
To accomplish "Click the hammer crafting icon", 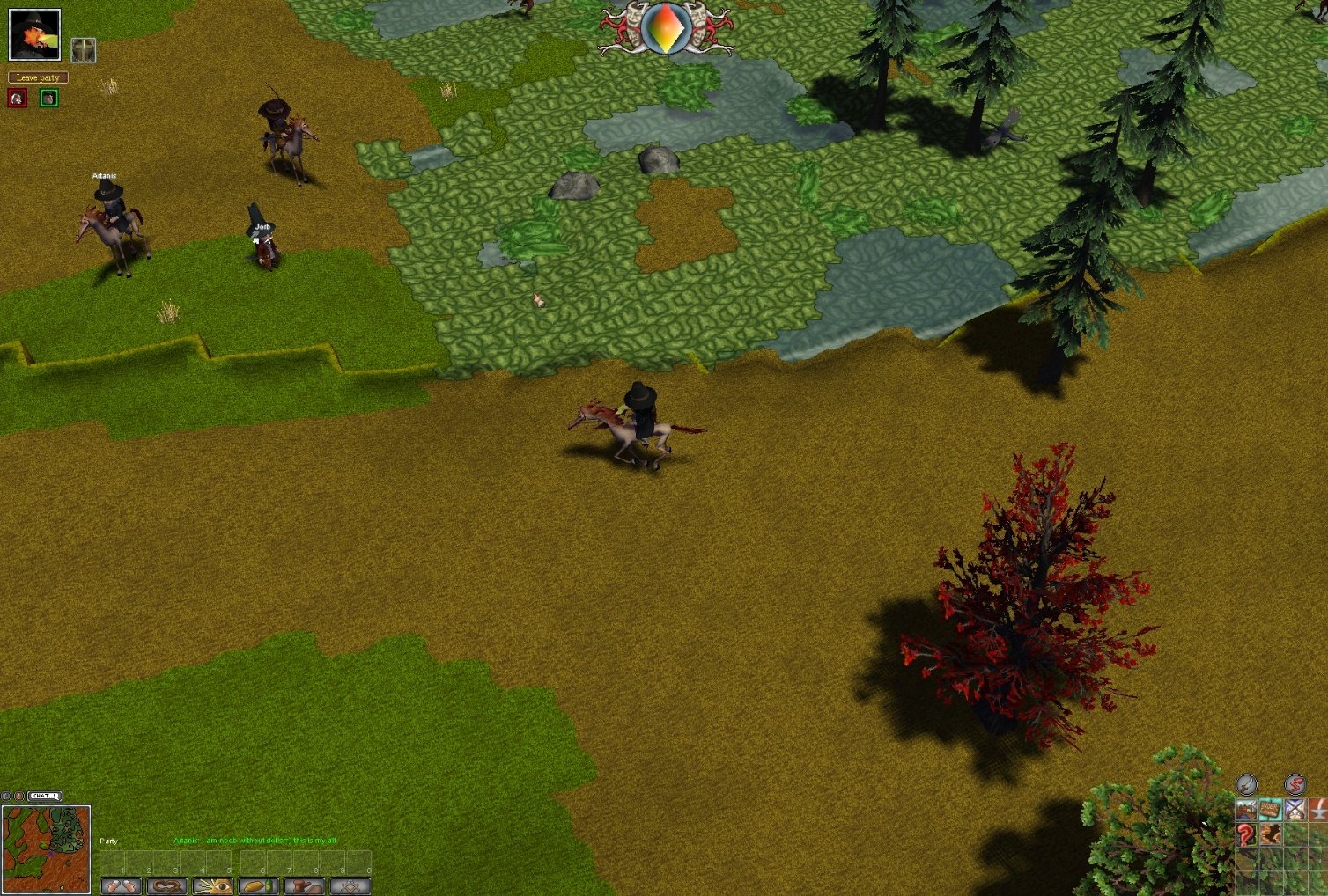I will (304, 885).
